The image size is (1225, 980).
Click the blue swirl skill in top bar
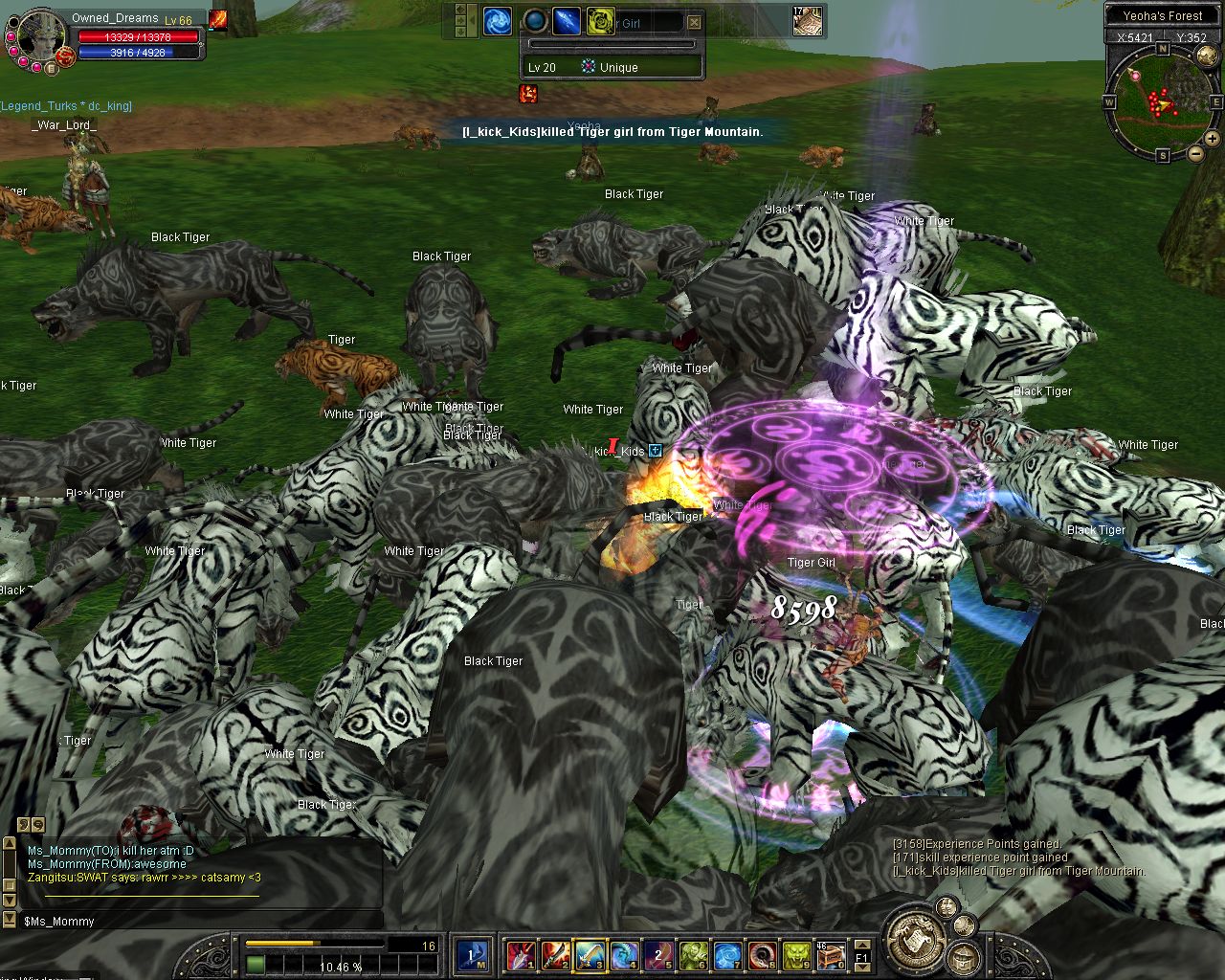[497, 21]
